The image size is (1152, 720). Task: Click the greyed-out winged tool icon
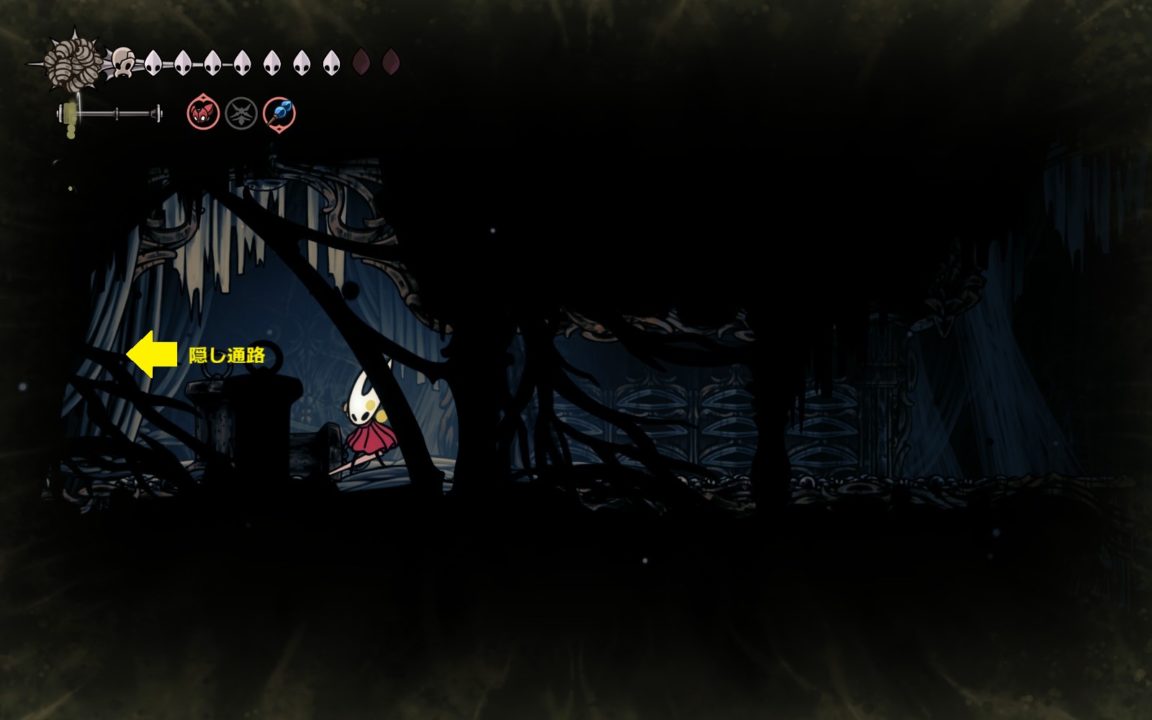point(241,113)
